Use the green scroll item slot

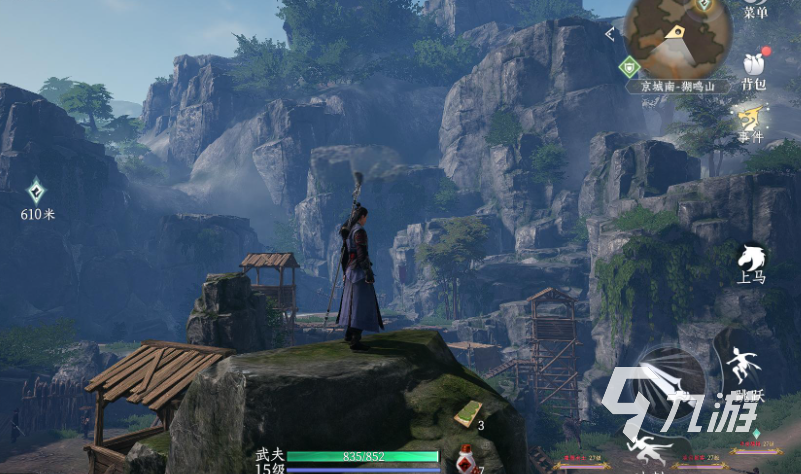tap(468, 412)
